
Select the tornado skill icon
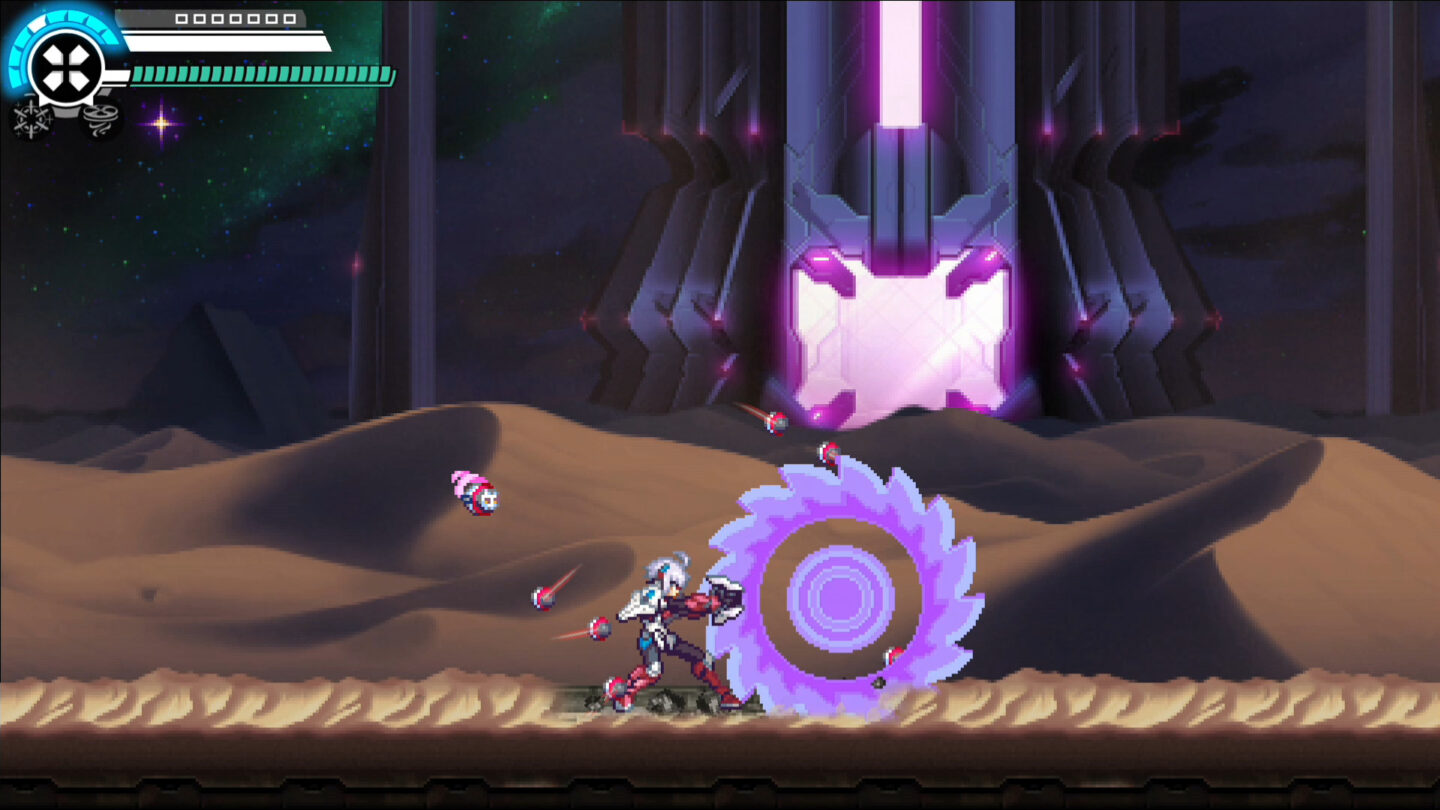99,119
